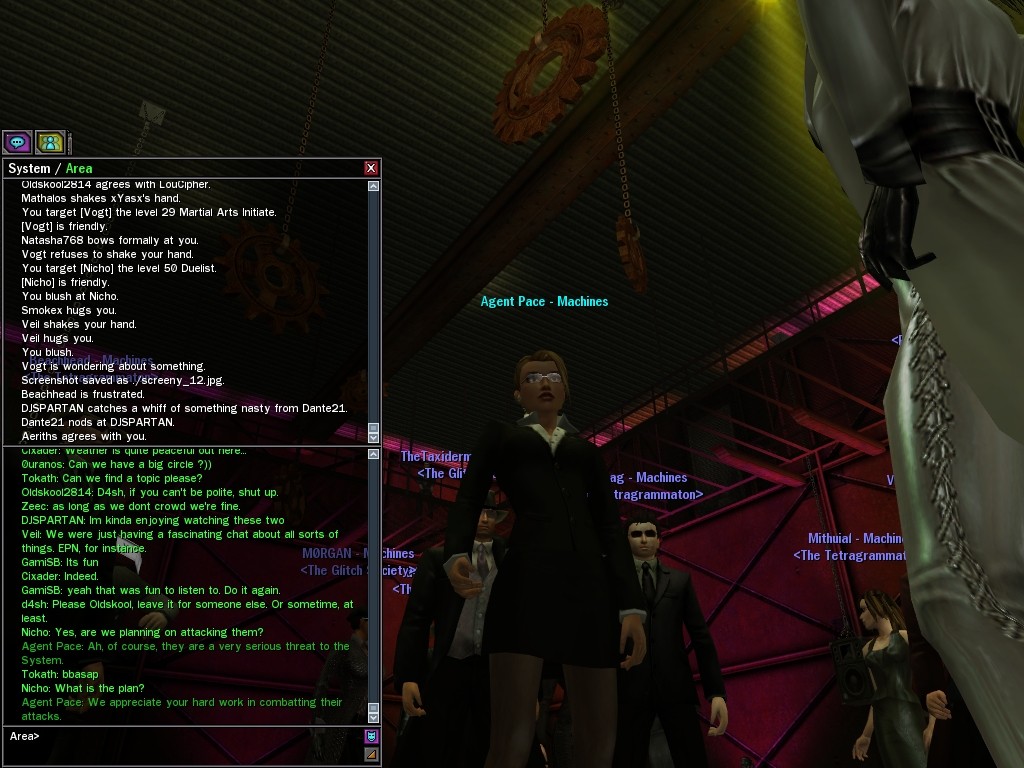Open the speech bubble chat icon
1024x768 pixels.
click(x=17, y=142)
